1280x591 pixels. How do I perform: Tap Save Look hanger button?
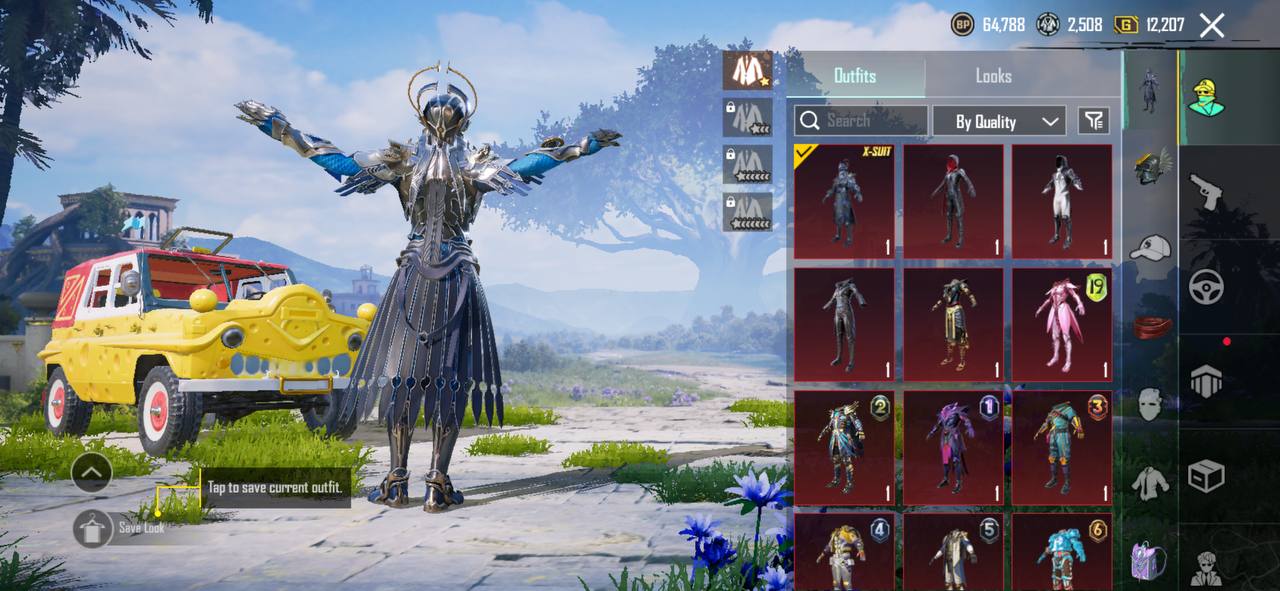click(93, 528)
